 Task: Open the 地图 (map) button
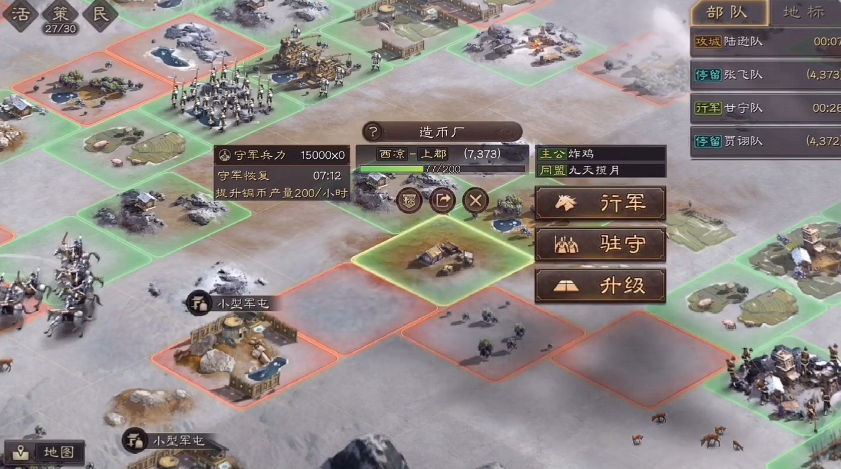46,452
